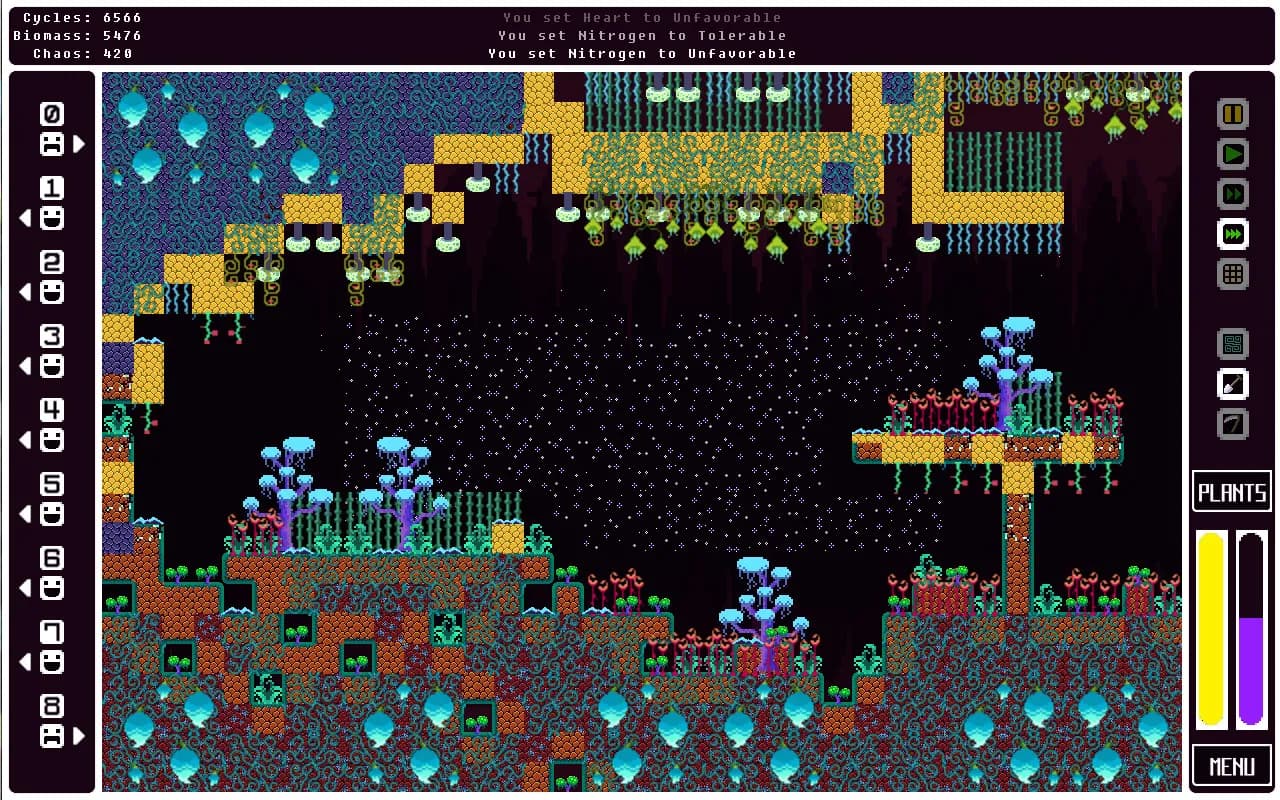Pause the simulation

(1233, 114)
